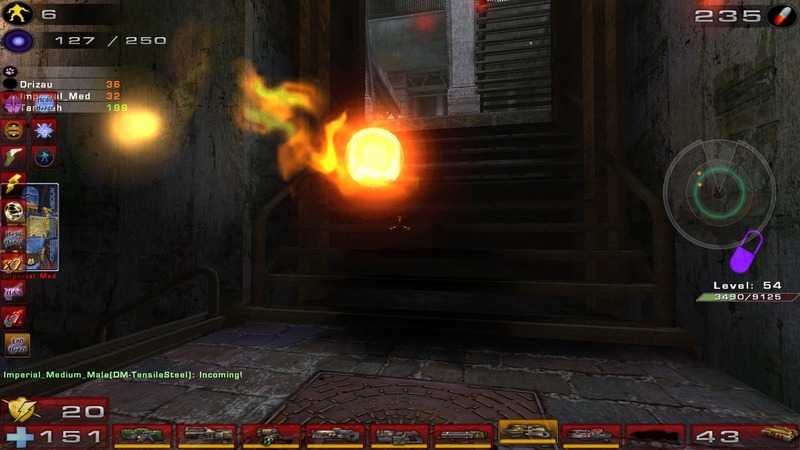Click the wing feather ability icon
The image size is (800, 450).
tap(16, 156)
